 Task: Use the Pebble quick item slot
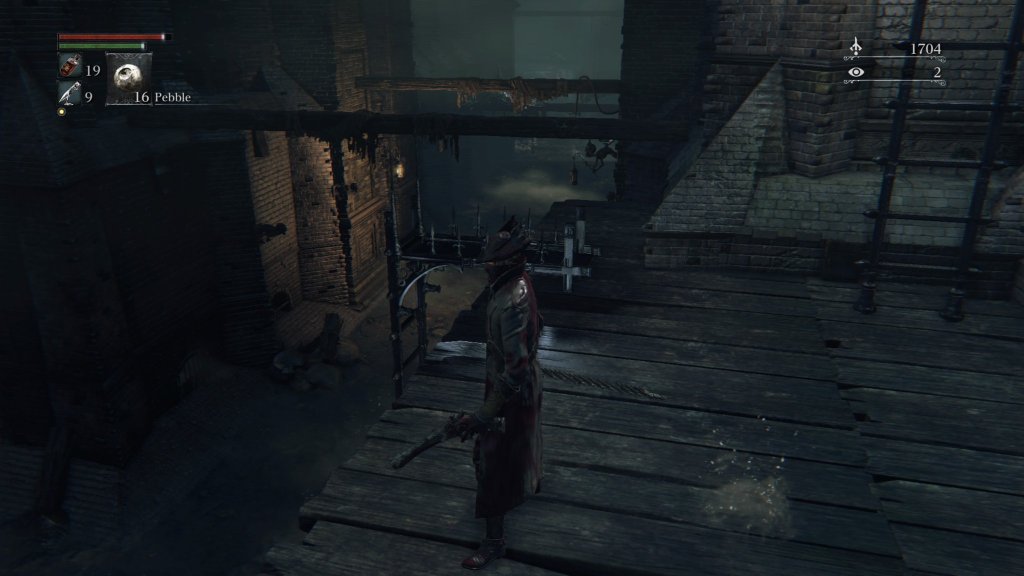click(129, 78)
